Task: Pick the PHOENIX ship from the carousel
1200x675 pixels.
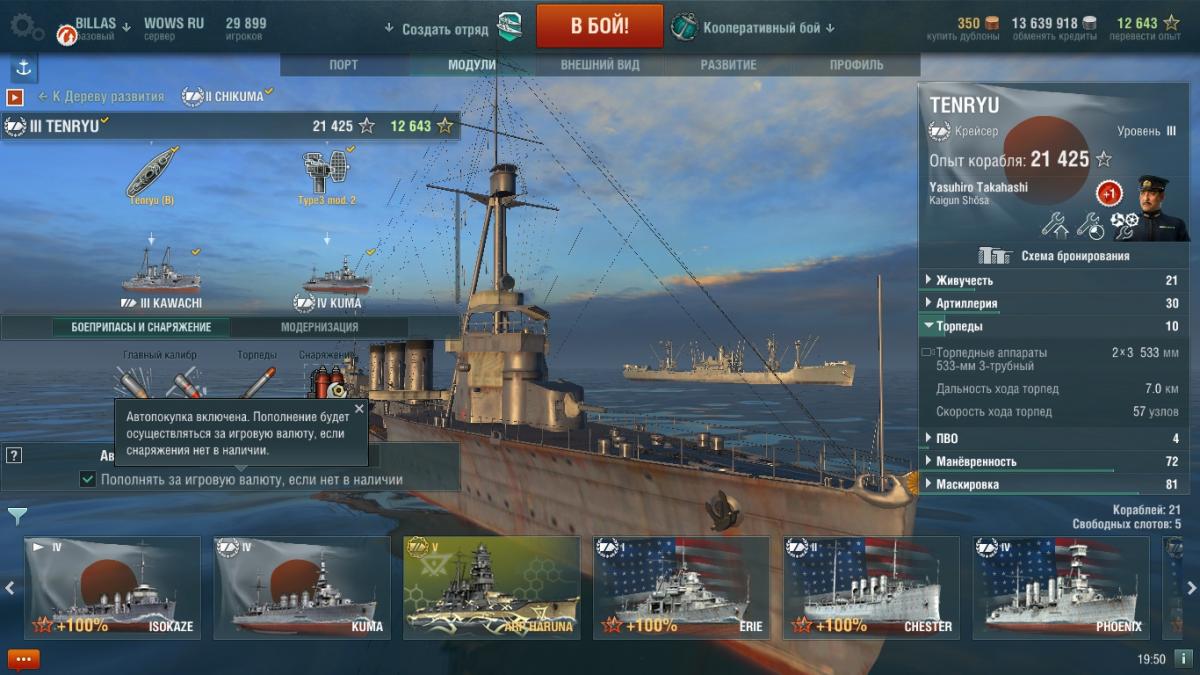Action: 1062,588
